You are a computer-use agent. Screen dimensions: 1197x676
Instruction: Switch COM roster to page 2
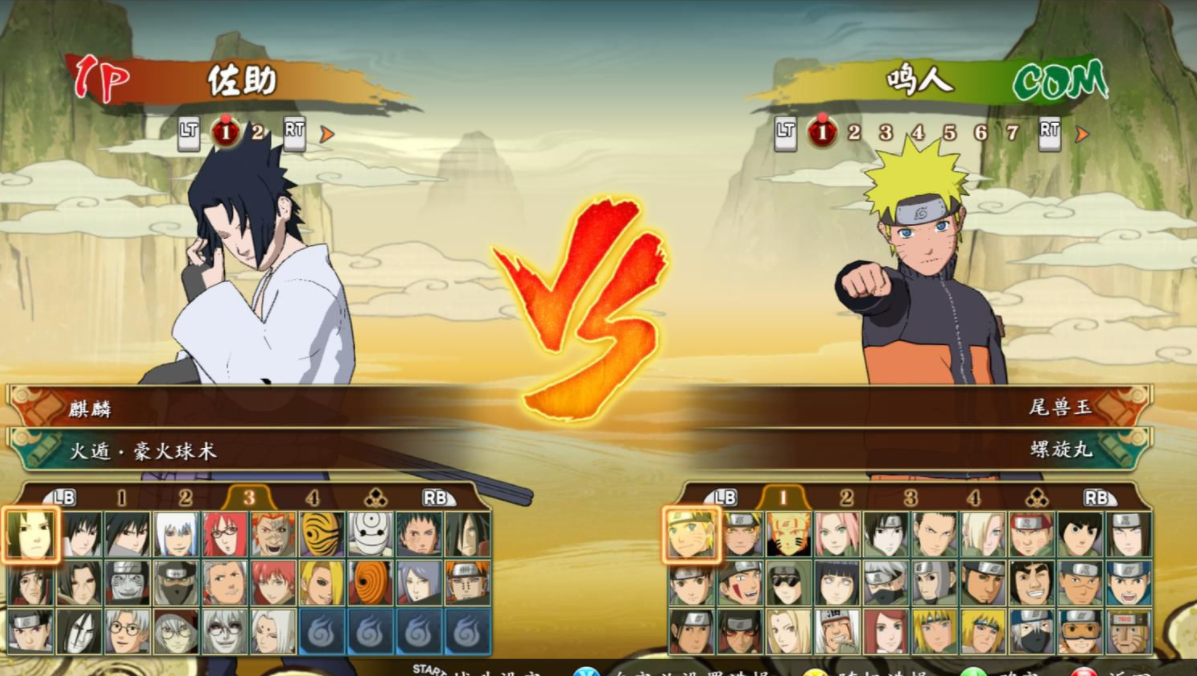pyautogui.click(x=846, y=498)
